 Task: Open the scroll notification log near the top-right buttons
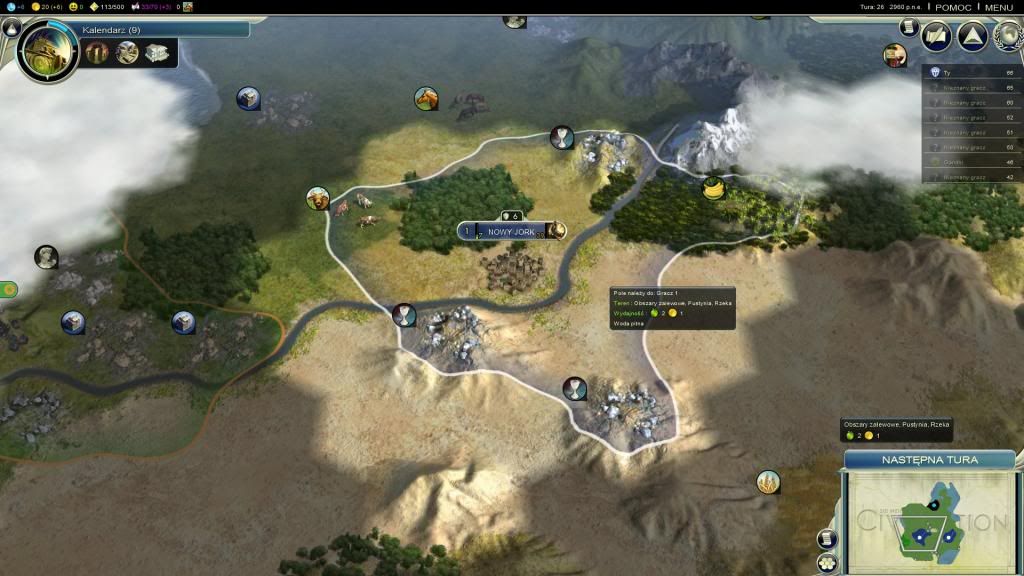coord(908,27)
